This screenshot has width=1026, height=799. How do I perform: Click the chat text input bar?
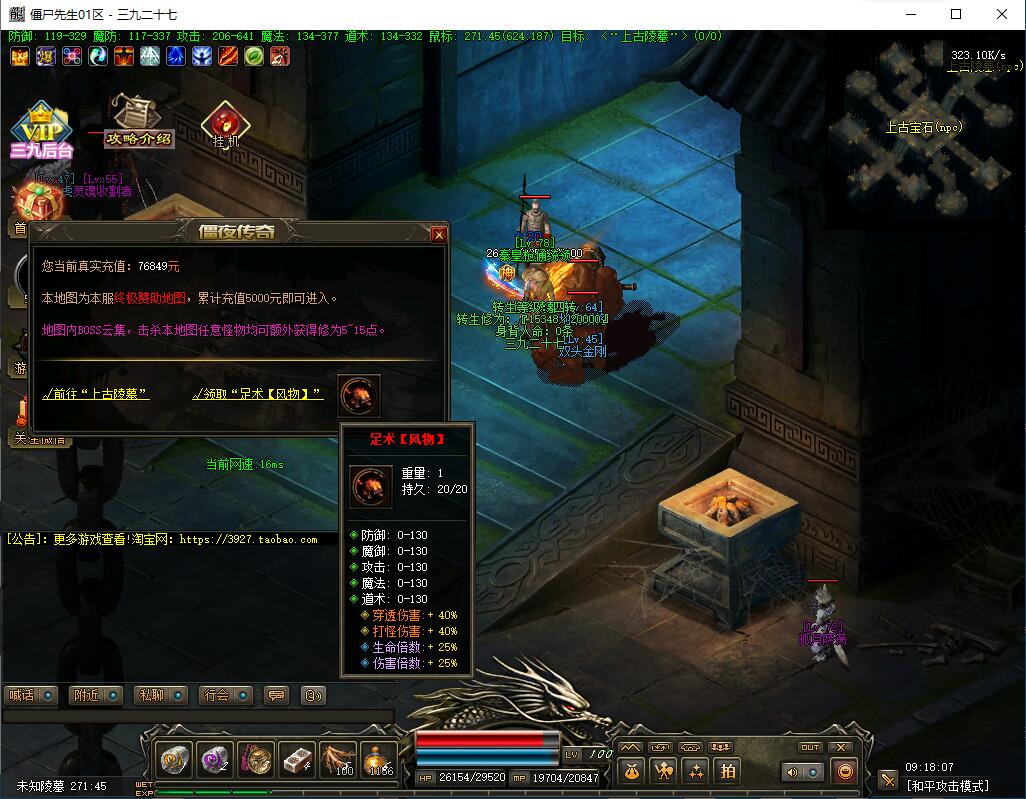[200, 716]
